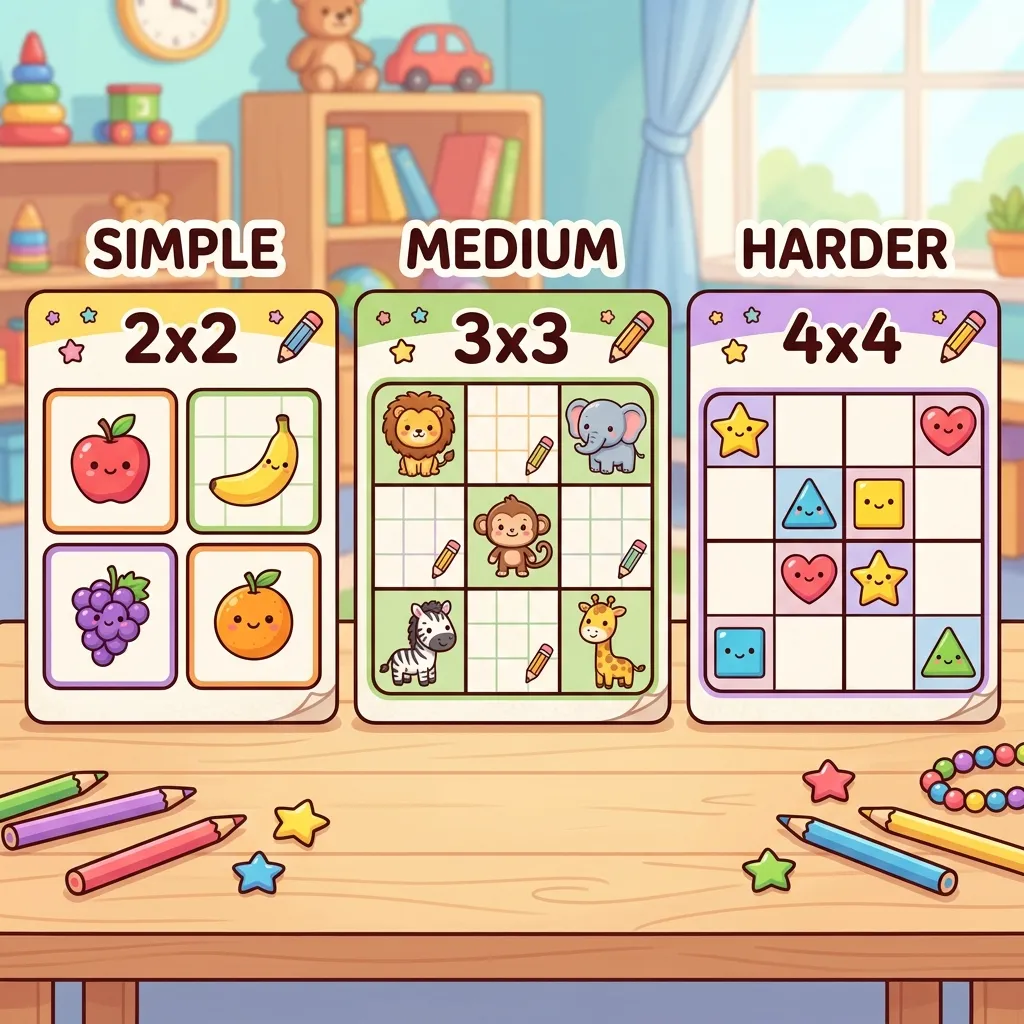Click the lion tile
This screenshot has height=1024, width=1024.
417,434
